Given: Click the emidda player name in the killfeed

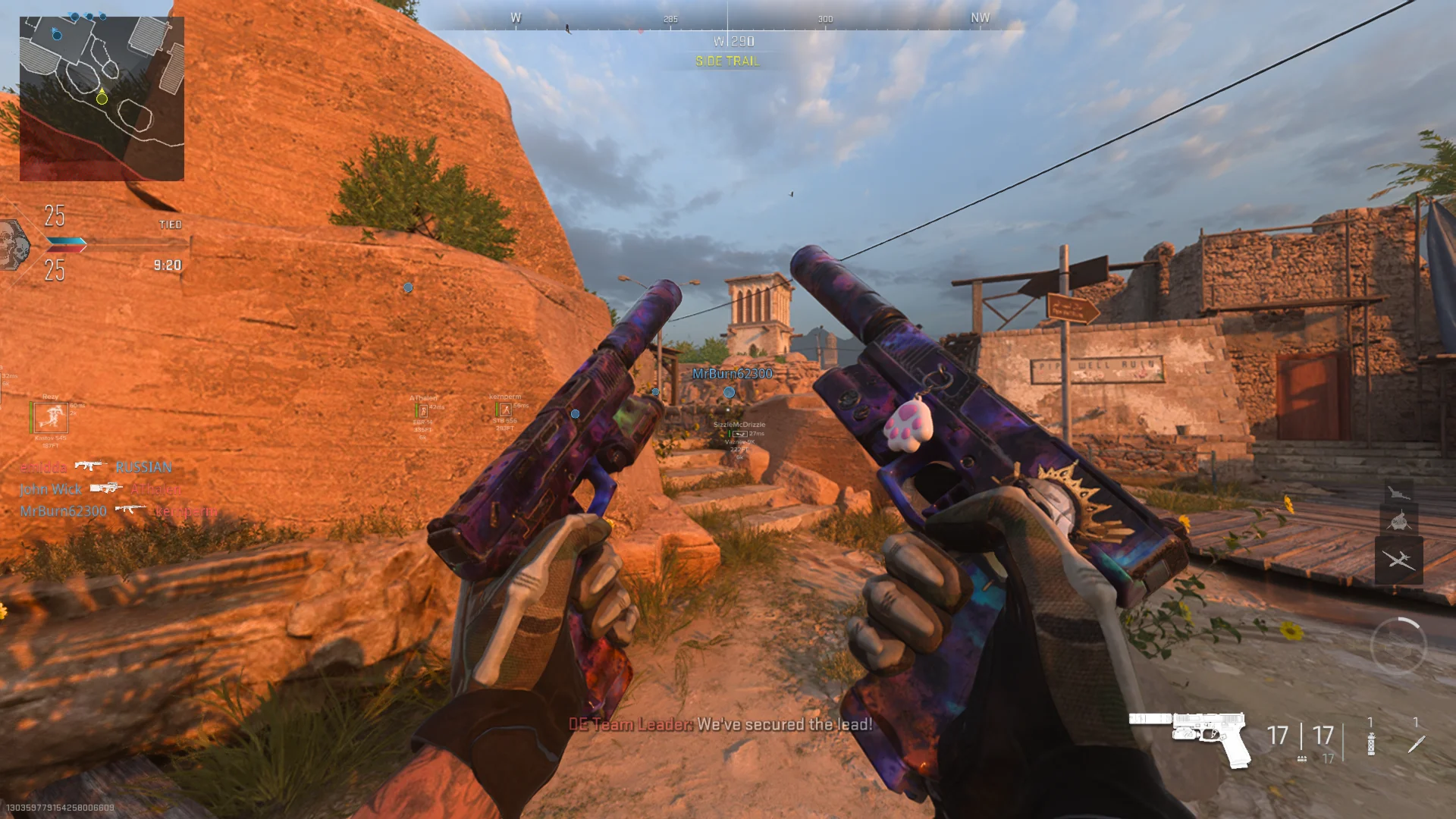Looking at the screenshot, I should click(44, 467).
